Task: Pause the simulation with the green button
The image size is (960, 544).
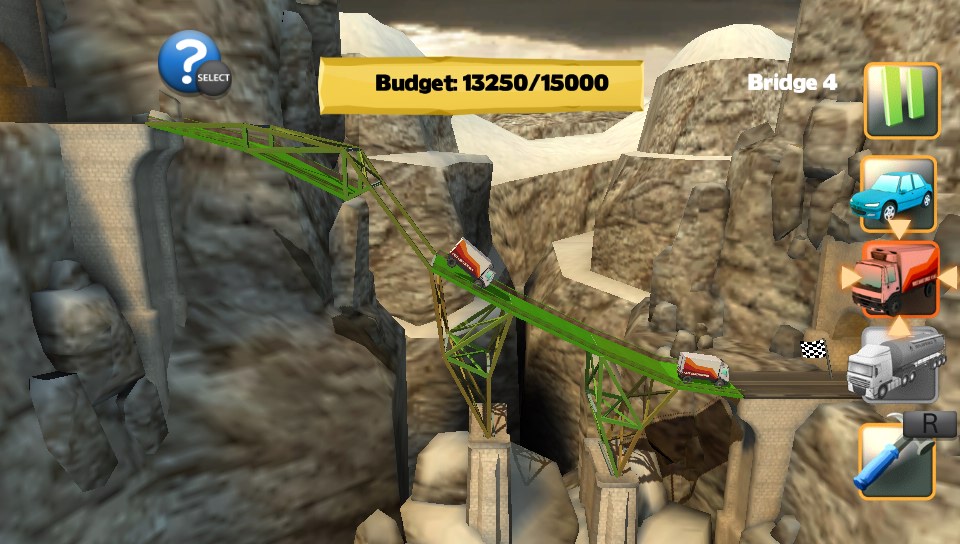Action: coord(902,100)
